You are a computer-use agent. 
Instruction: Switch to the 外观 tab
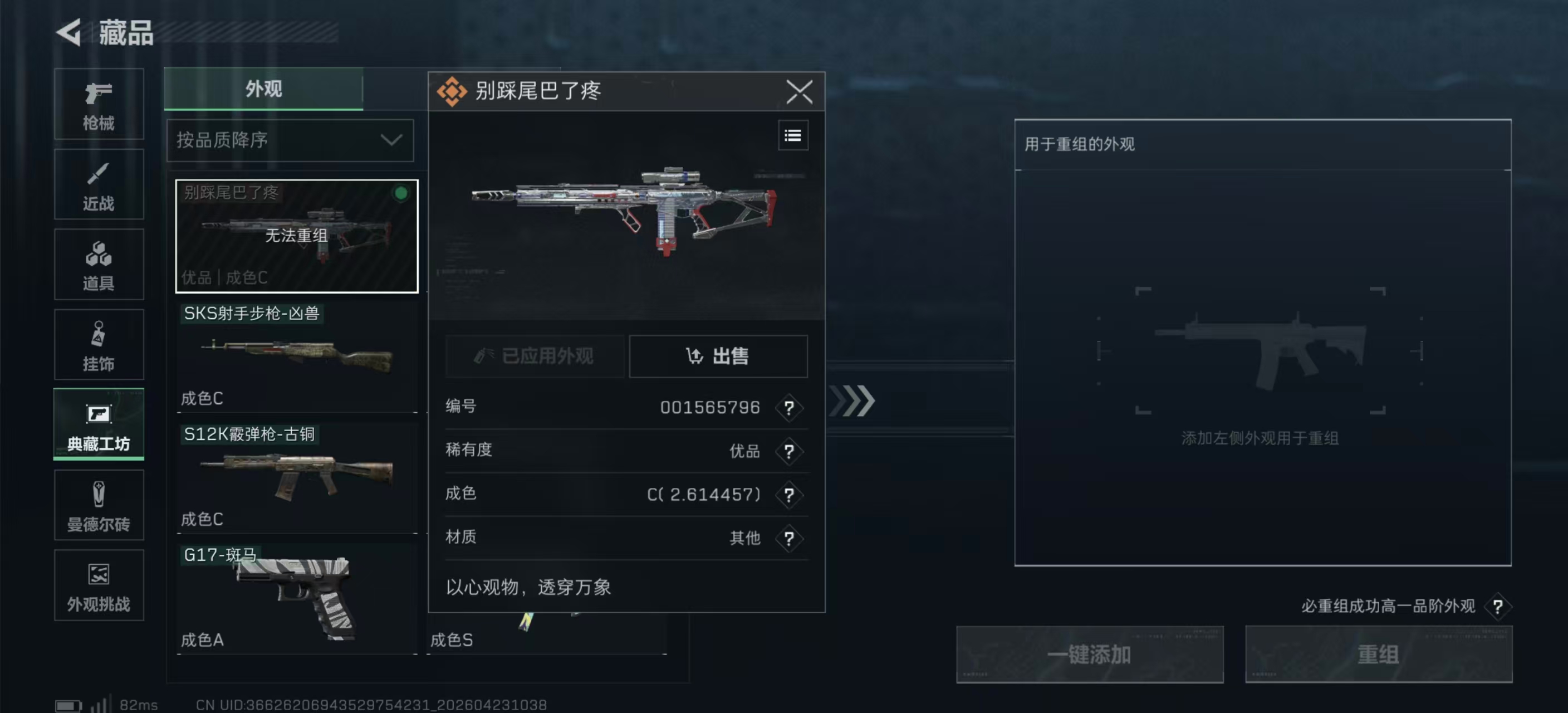click(264, 89)
